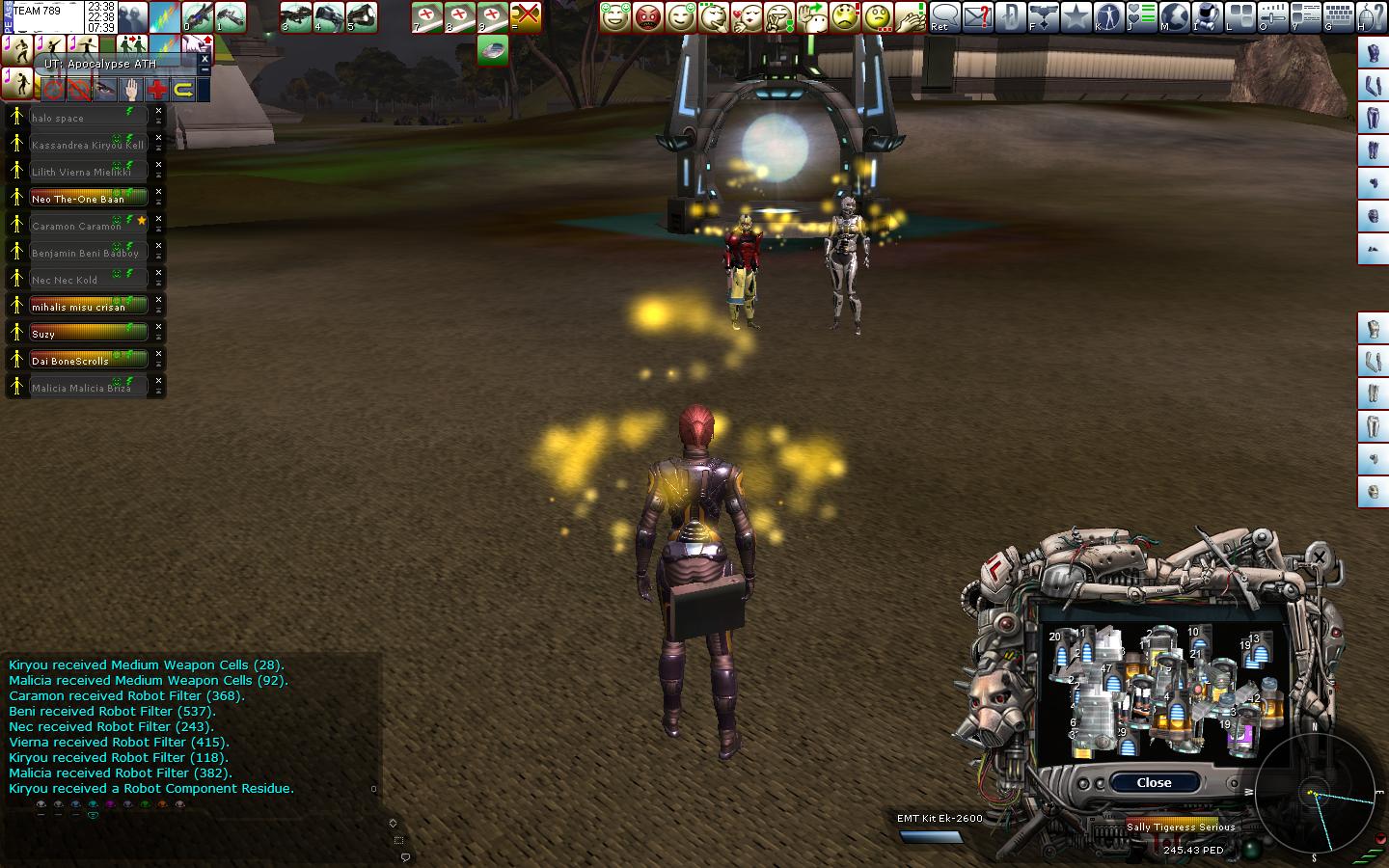The height and width of the screenshot is (868, 1389).
Task: Remove halo space from the team list
Action: coord(159,112)
